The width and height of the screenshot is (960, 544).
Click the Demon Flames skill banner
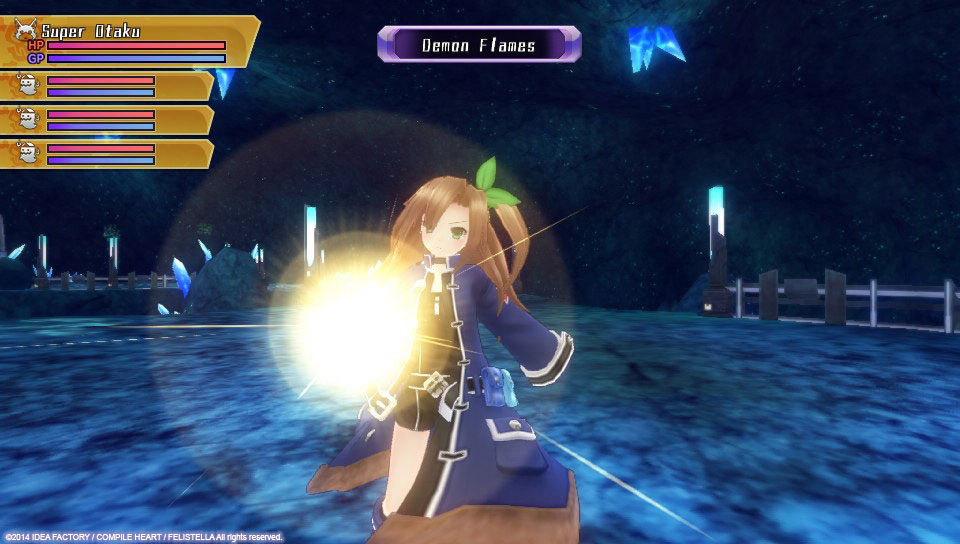(x=479, y=45)
